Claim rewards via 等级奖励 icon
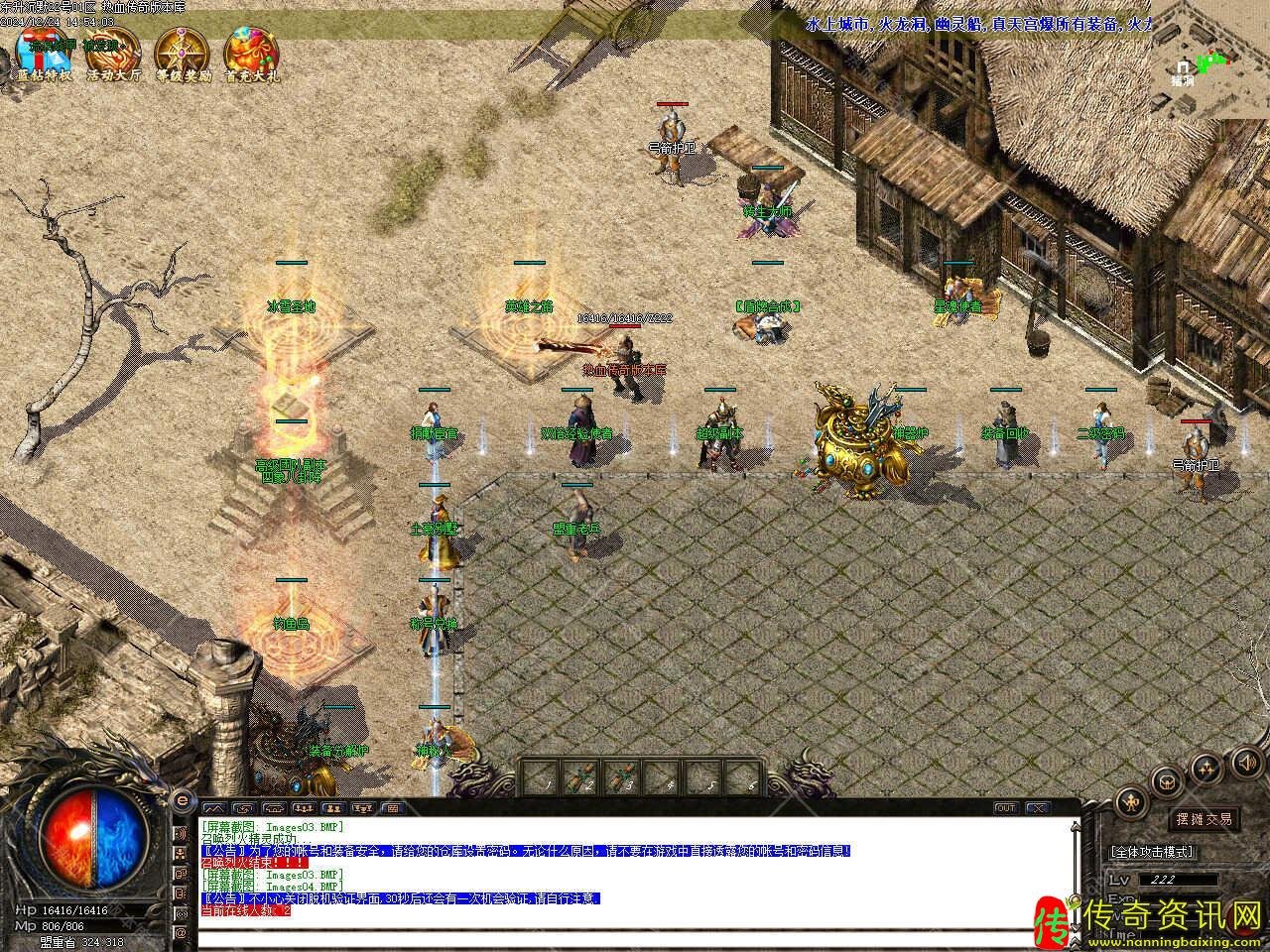The height and width of the screenshot is (952, 1270). tap(183, 54)
